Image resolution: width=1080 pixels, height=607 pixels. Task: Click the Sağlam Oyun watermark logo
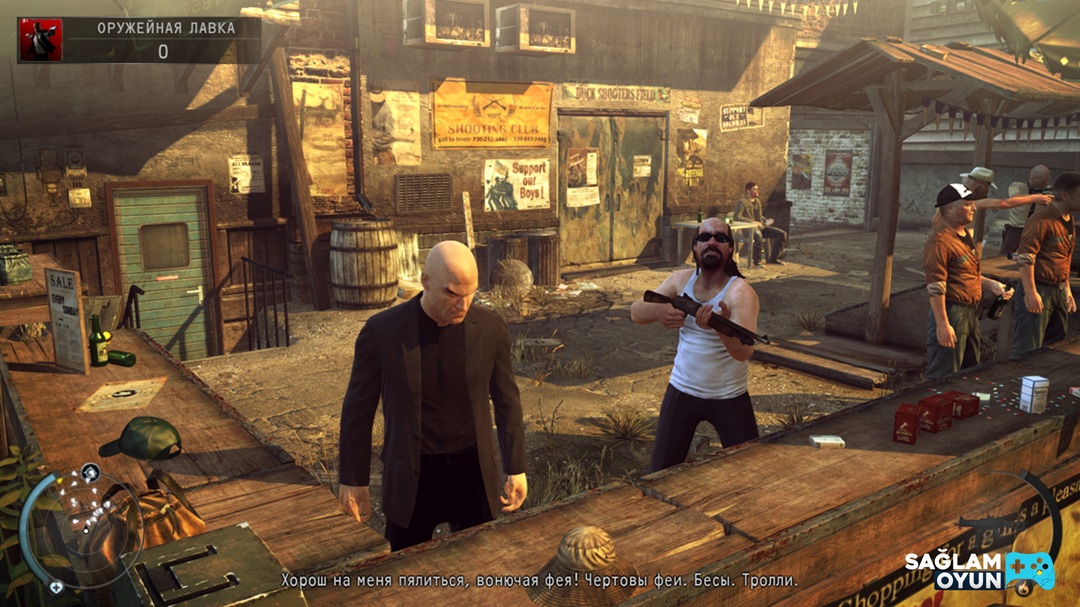click(980, 570)
